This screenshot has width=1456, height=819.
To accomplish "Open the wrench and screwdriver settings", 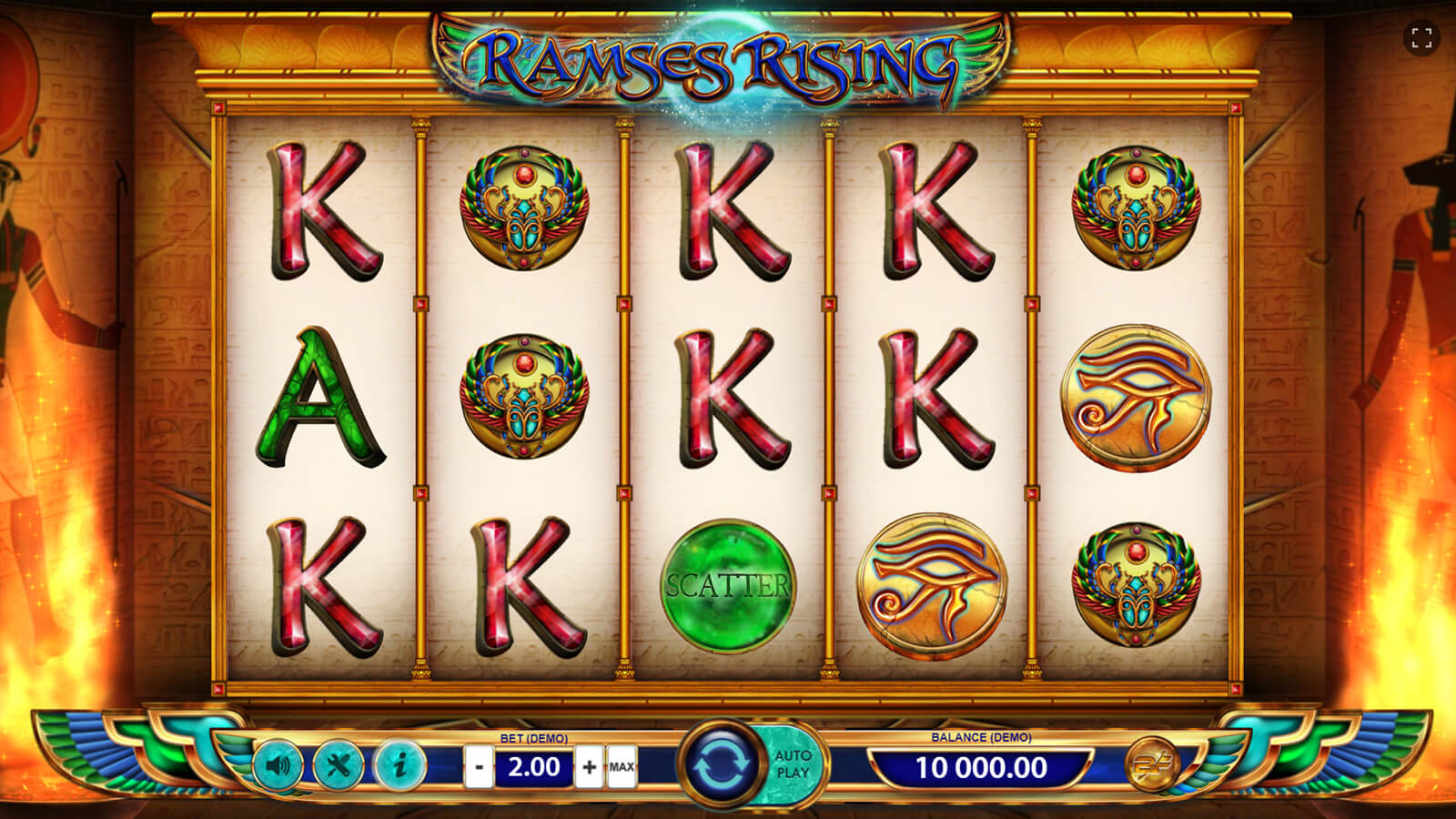I will pos(339,765).
